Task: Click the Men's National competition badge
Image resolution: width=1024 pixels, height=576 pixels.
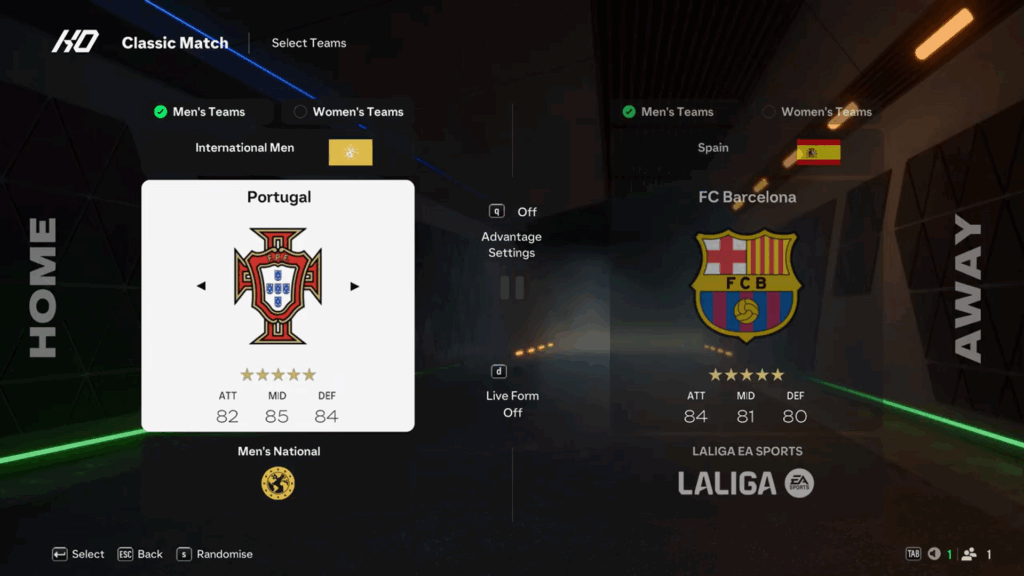Action: coord(278,483)
